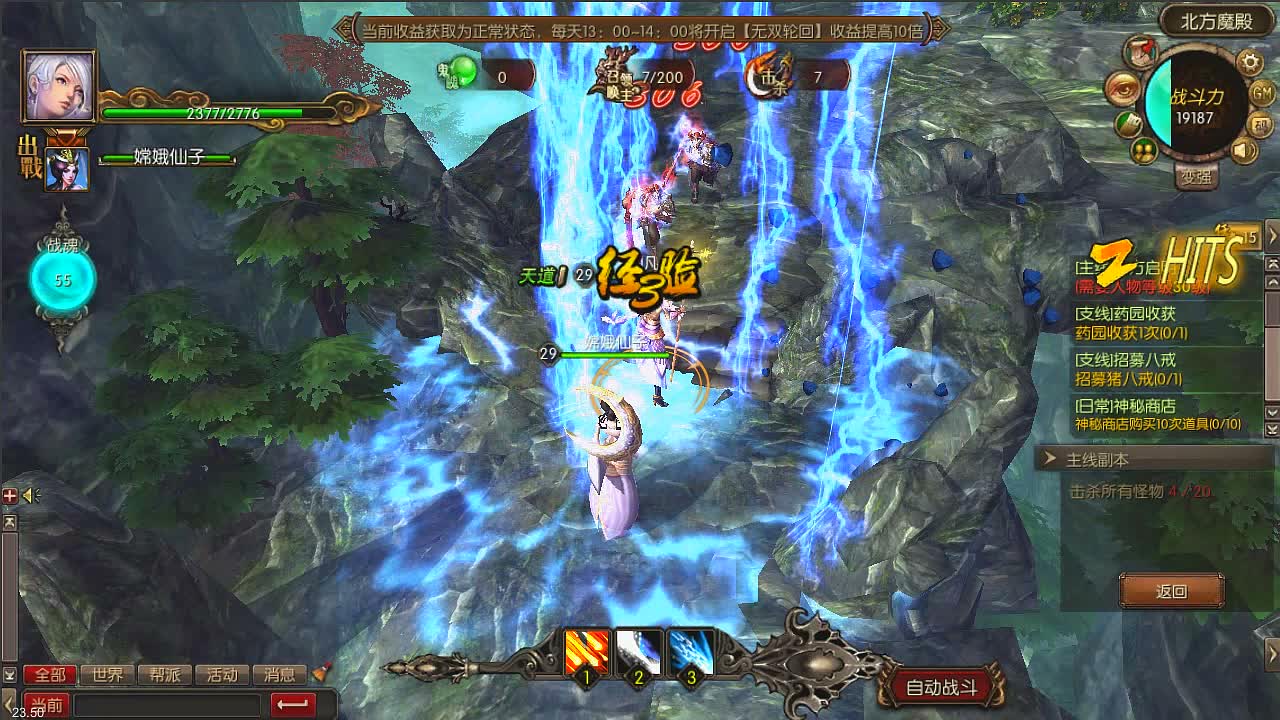Open the friends icon under the eye icon

pos(1142,150)
